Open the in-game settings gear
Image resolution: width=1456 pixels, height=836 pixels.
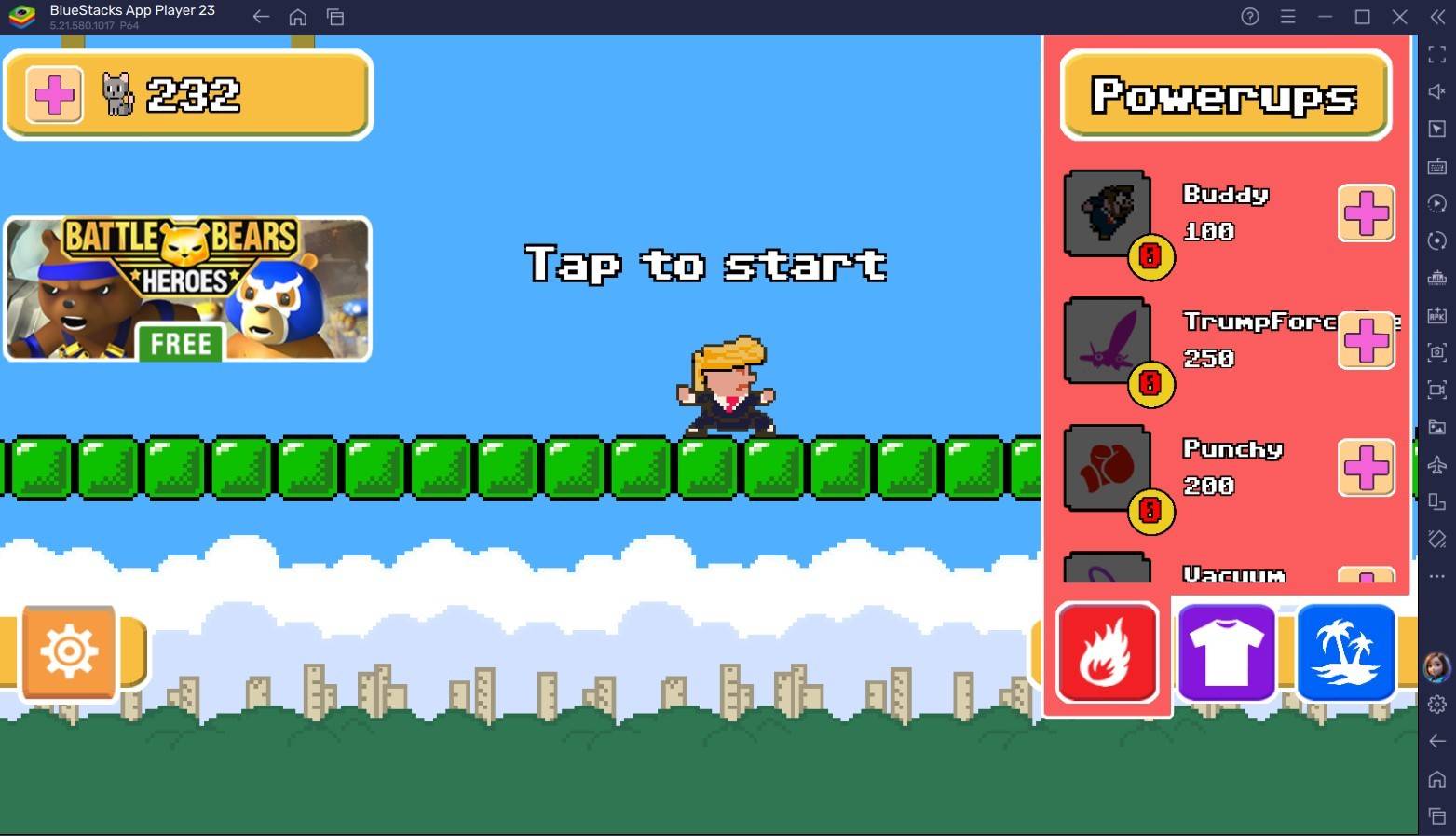tap(67, 651)
